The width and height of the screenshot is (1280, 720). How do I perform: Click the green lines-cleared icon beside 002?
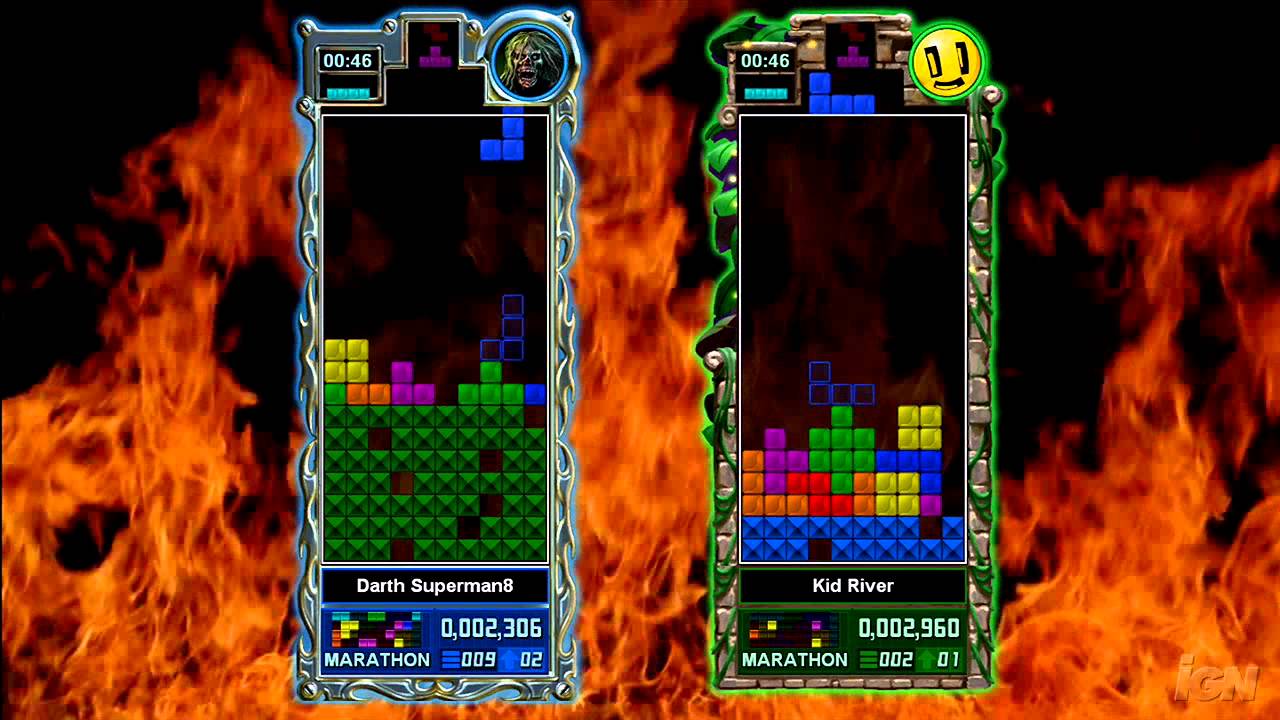(x=868, y=659)
